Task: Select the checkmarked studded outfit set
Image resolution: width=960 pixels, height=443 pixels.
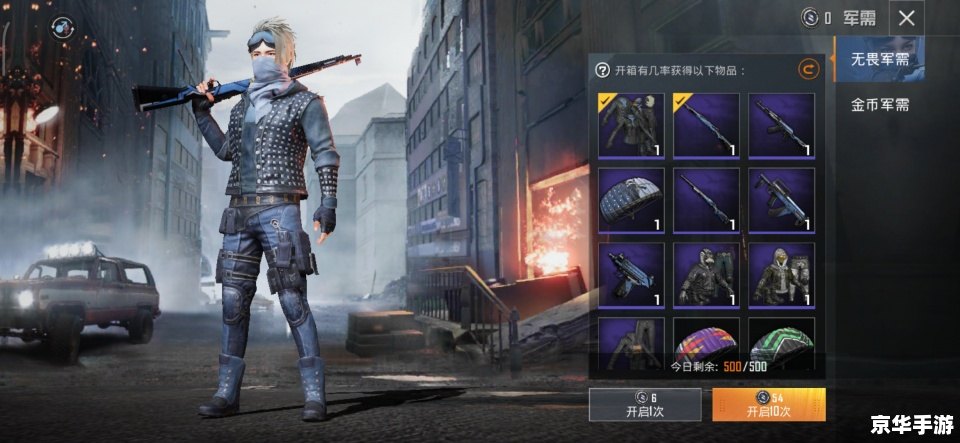Action: (632, 125)
